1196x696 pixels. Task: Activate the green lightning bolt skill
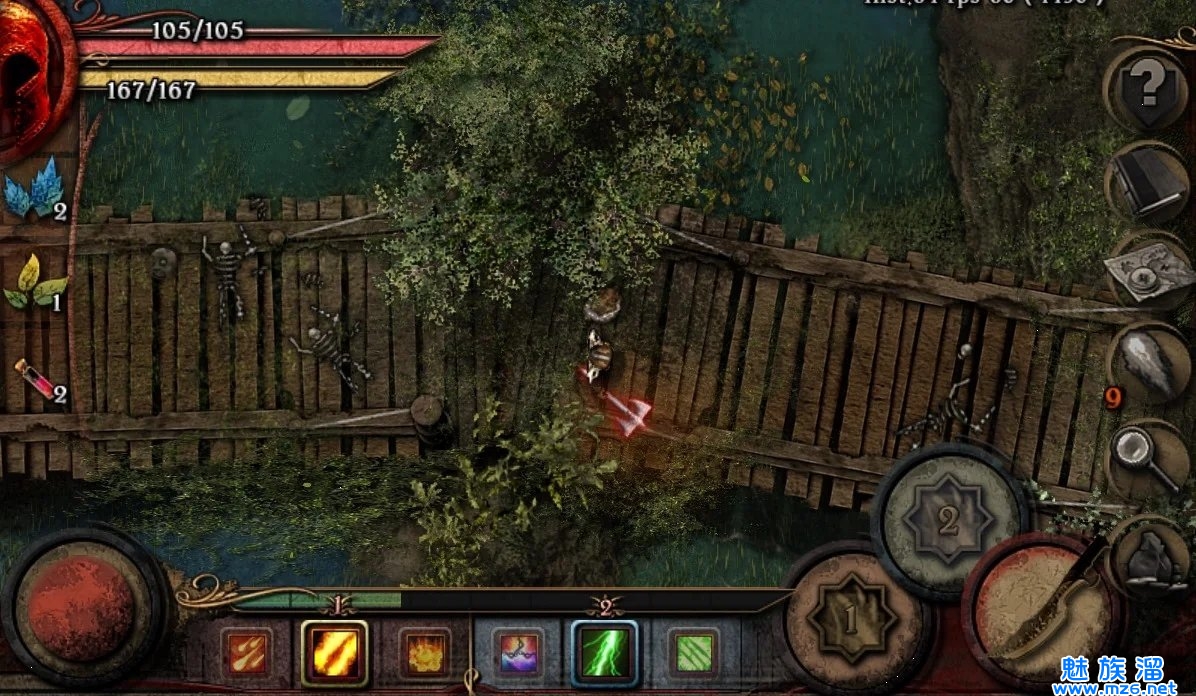coord(605,653)
